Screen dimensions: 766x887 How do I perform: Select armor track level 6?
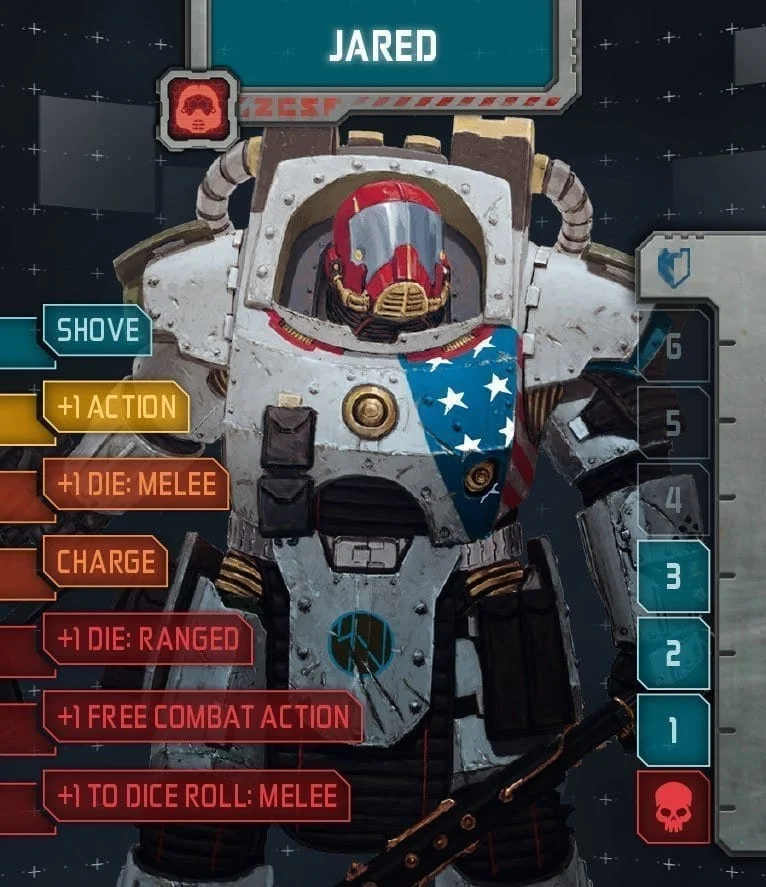point(673,346)
